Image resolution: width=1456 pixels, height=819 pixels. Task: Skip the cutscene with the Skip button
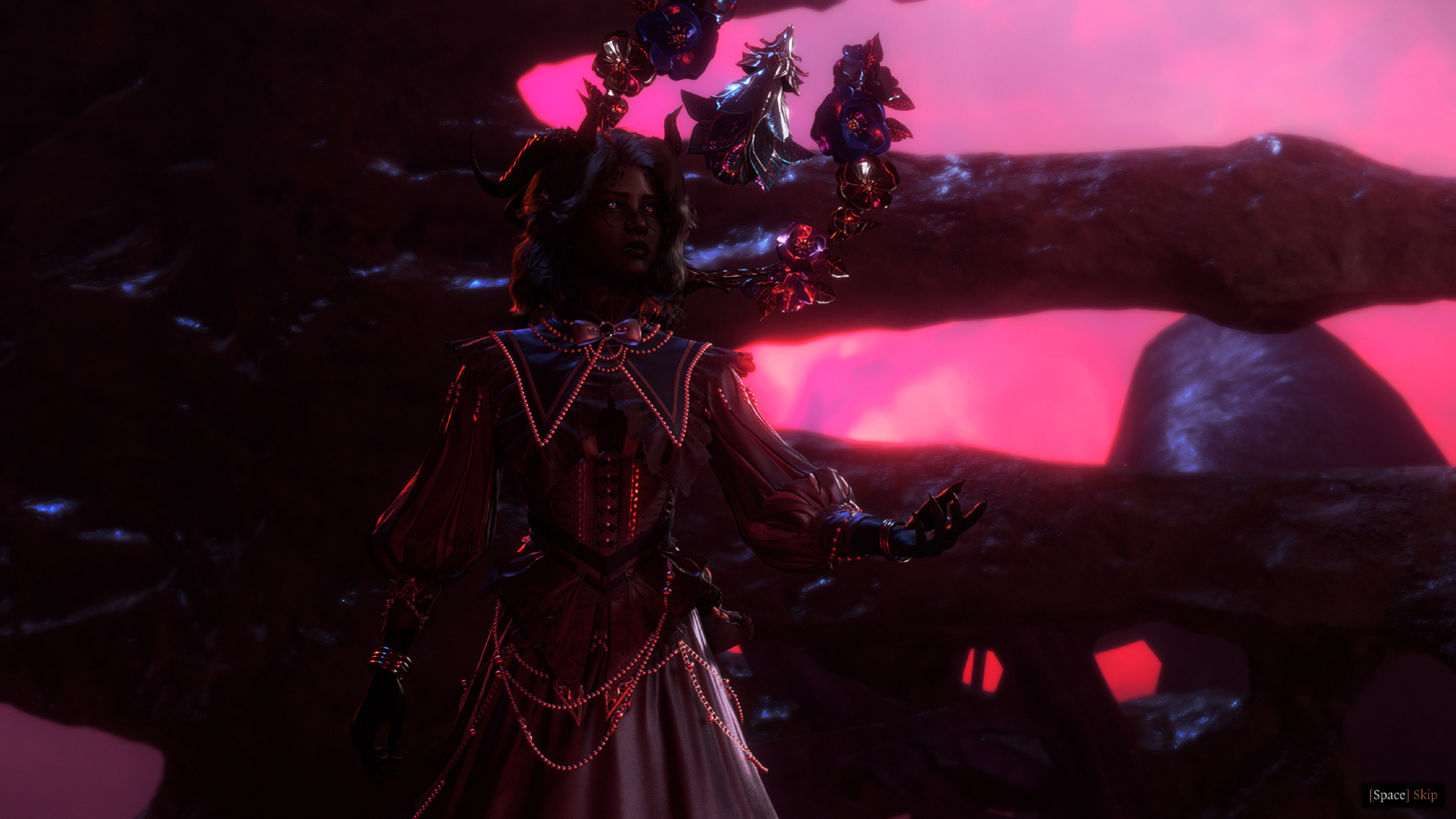point(1403,795)
